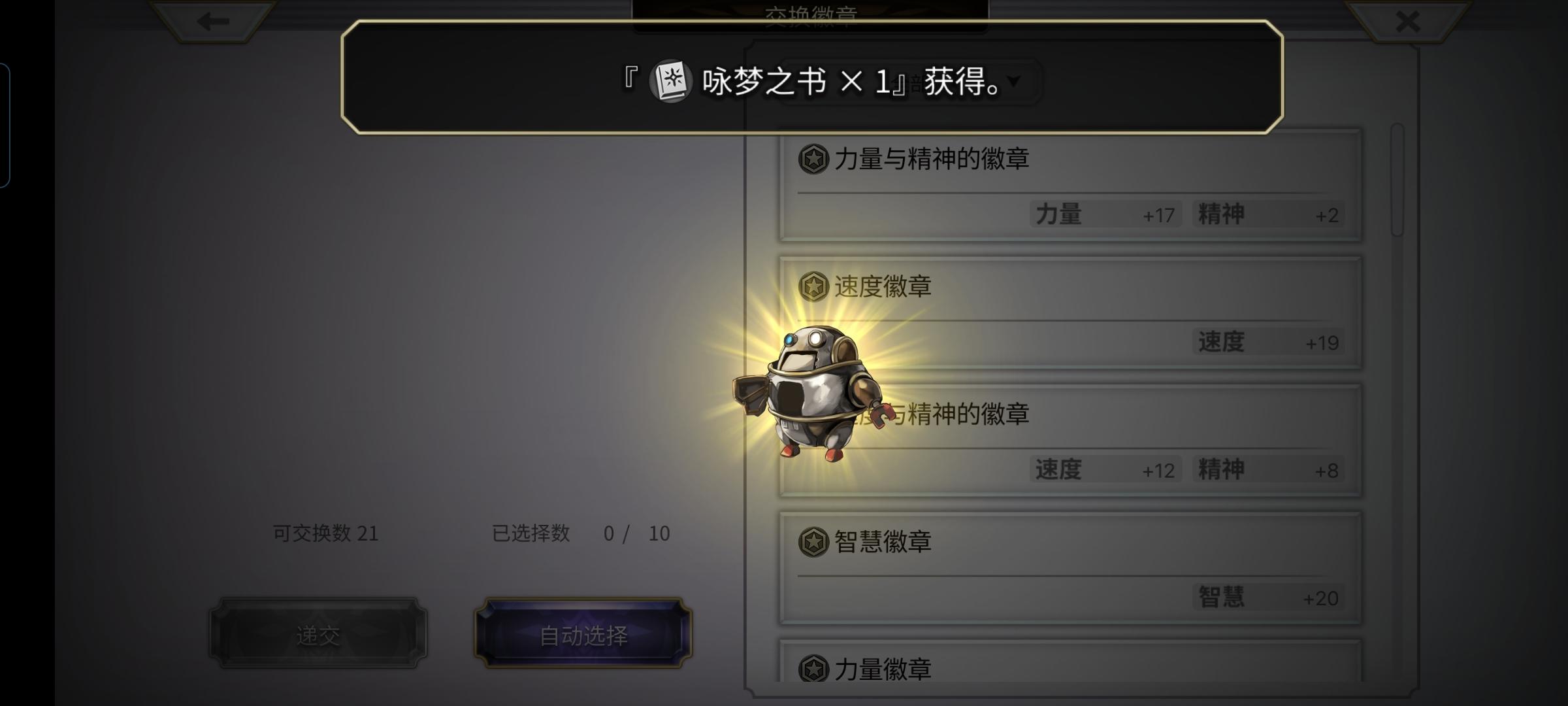This screenshot has width=1568, height=706.
Task: Click the 交换徽章 title header
Action: (810, 13)
